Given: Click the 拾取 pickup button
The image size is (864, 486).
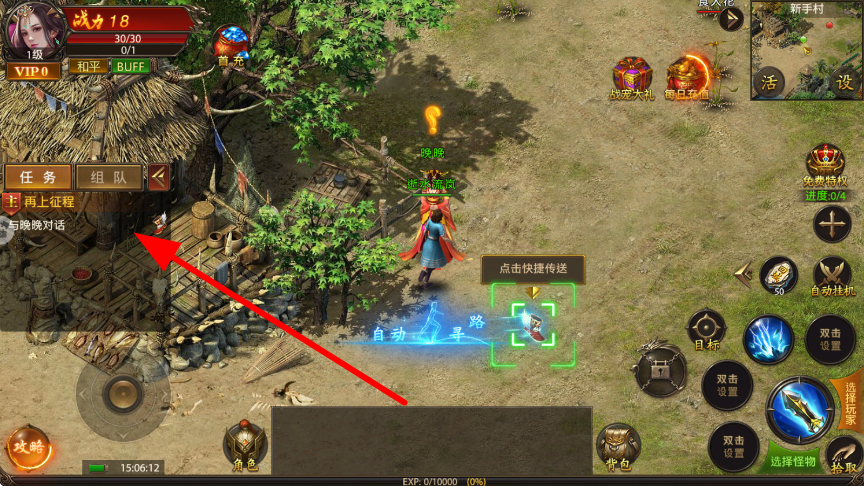Looking at the screenshot, I should click(844, 456).
